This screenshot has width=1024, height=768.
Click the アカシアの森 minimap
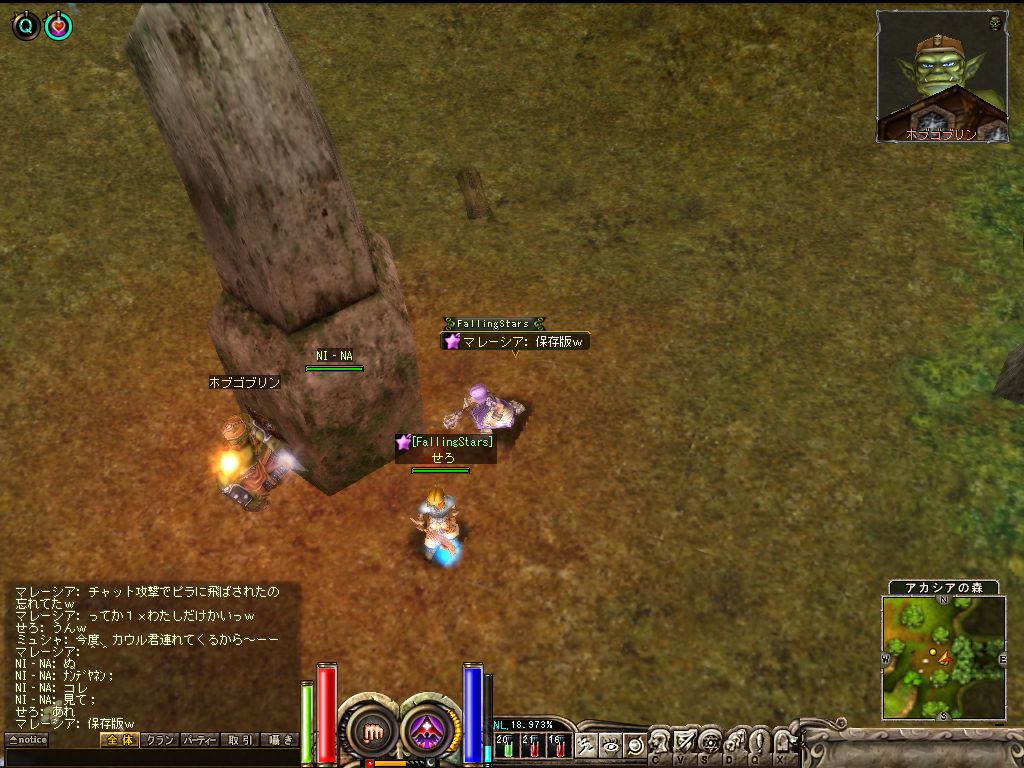point(944,657)
